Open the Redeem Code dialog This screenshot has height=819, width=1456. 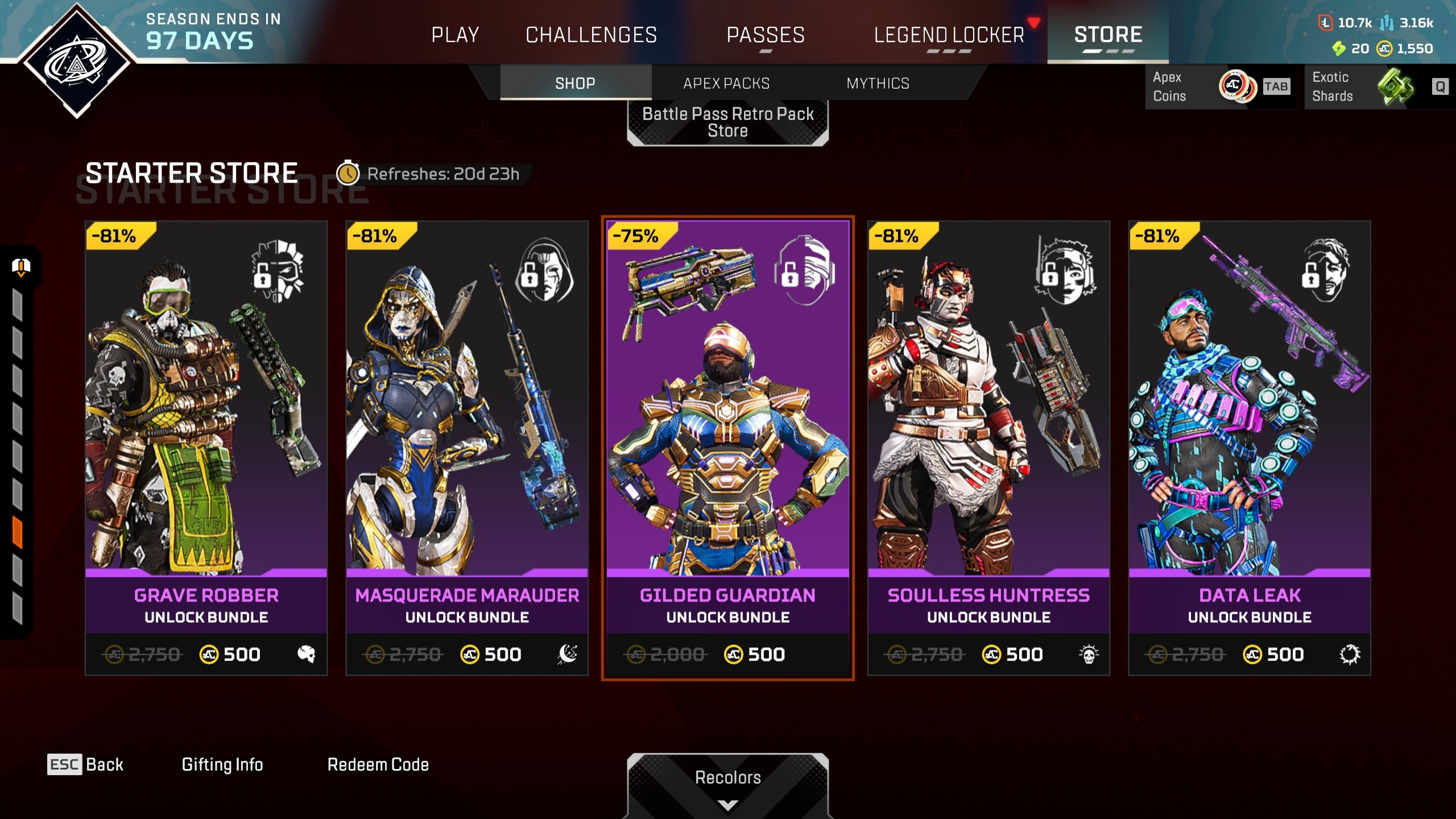pos(378,764)
